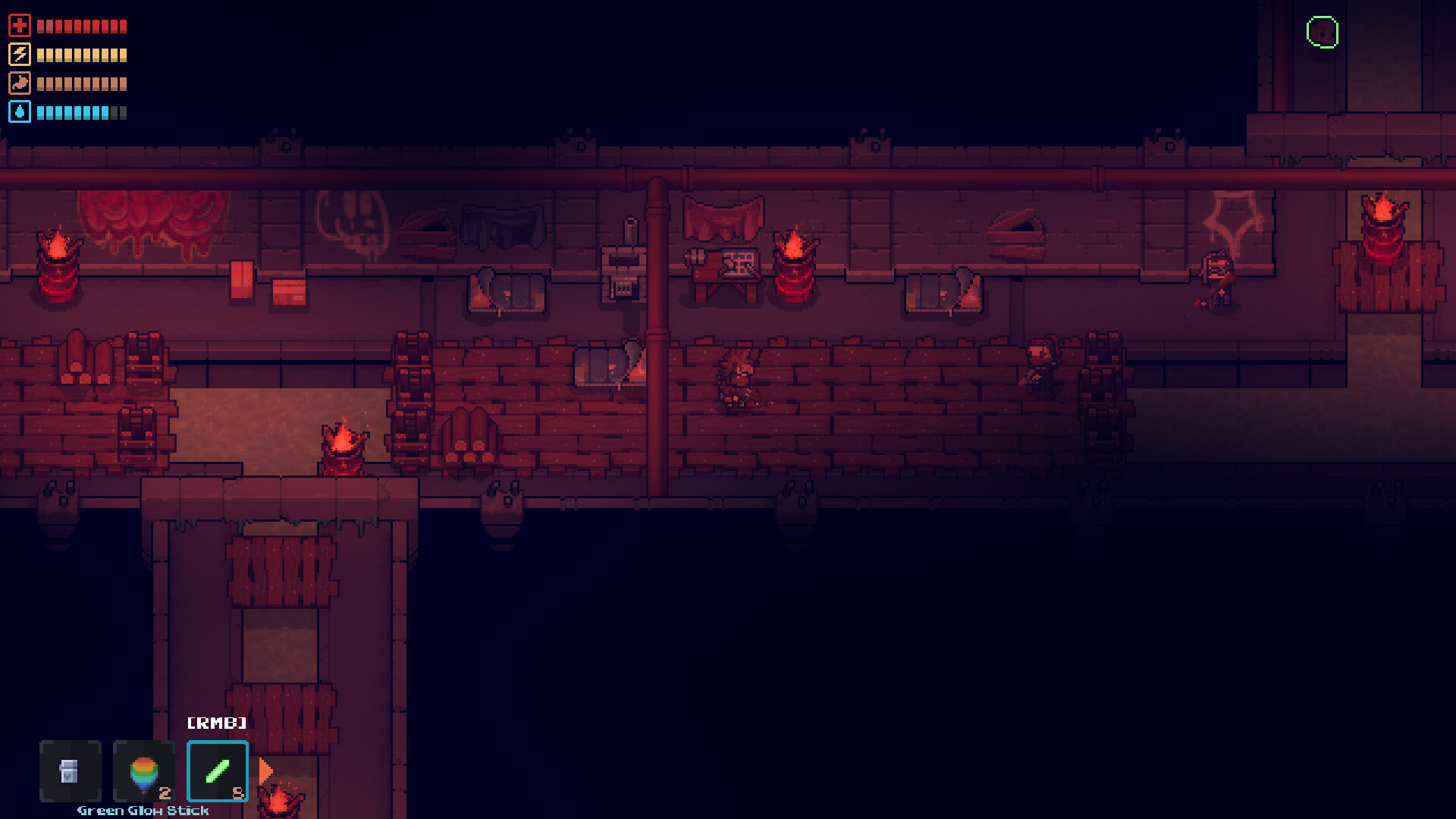Click the orange arrow beside the hotbar
Viewport: 1456px width, 819px height.
(265, 770)
